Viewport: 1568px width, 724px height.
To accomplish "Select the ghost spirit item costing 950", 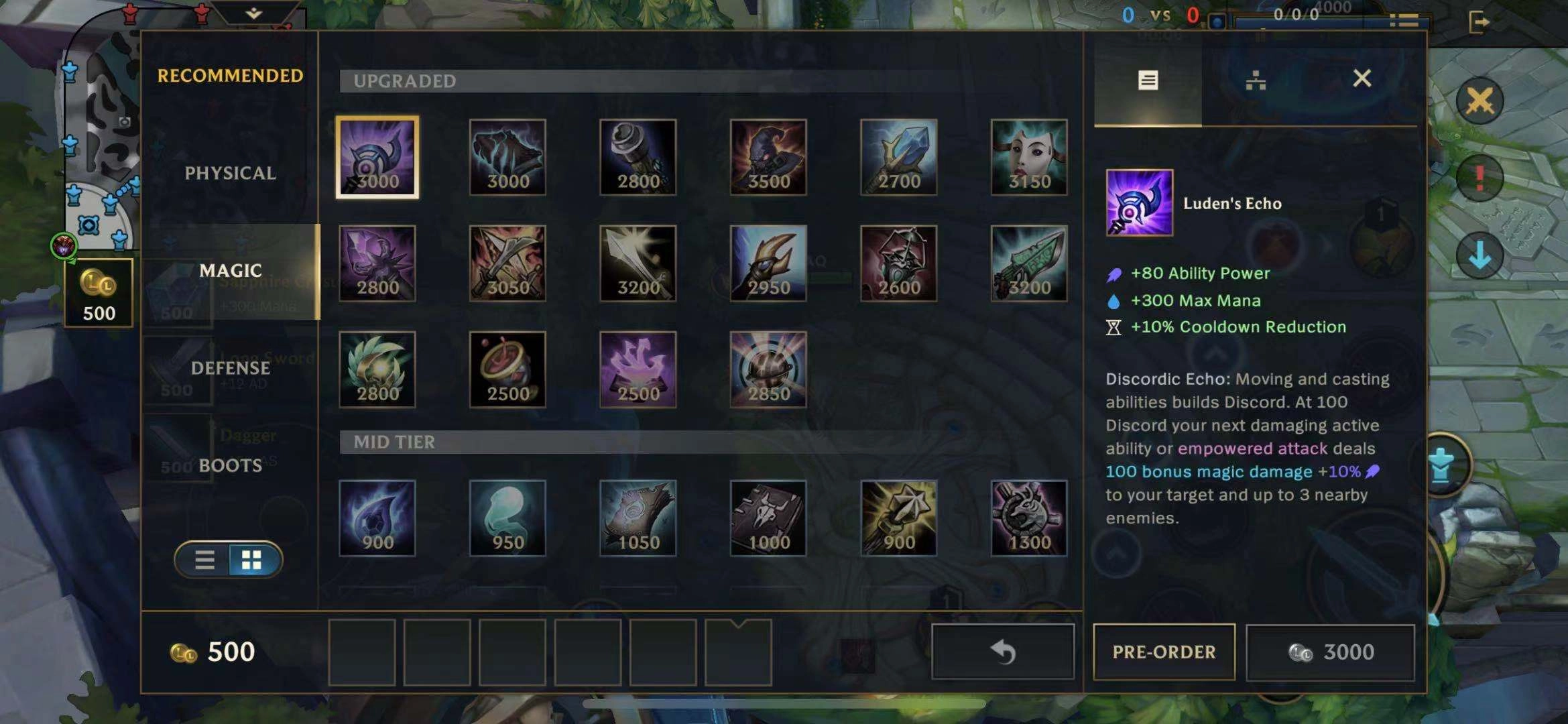I will point(507,518).
